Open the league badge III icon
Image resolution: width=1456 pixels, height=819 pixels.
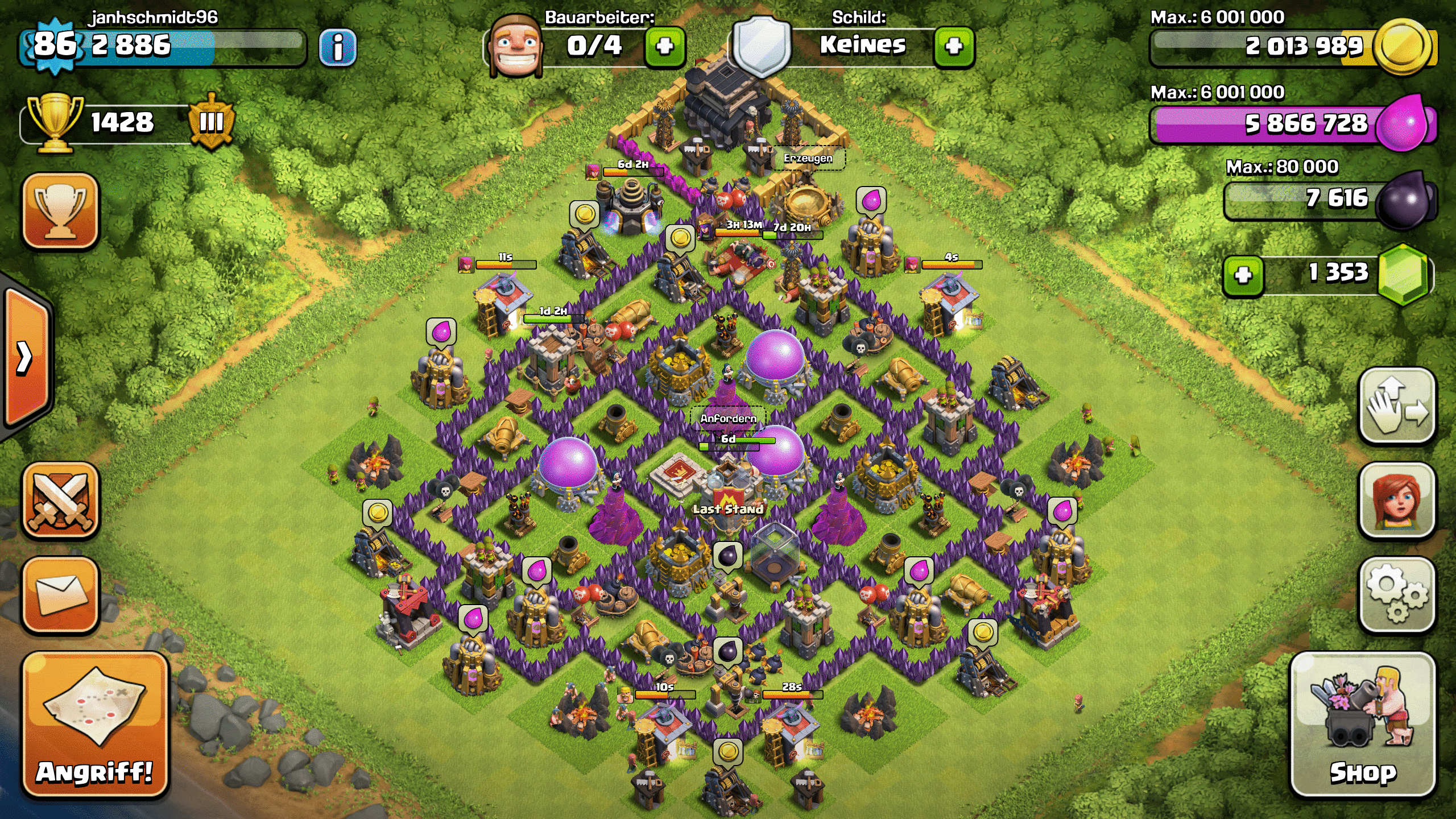212,122
